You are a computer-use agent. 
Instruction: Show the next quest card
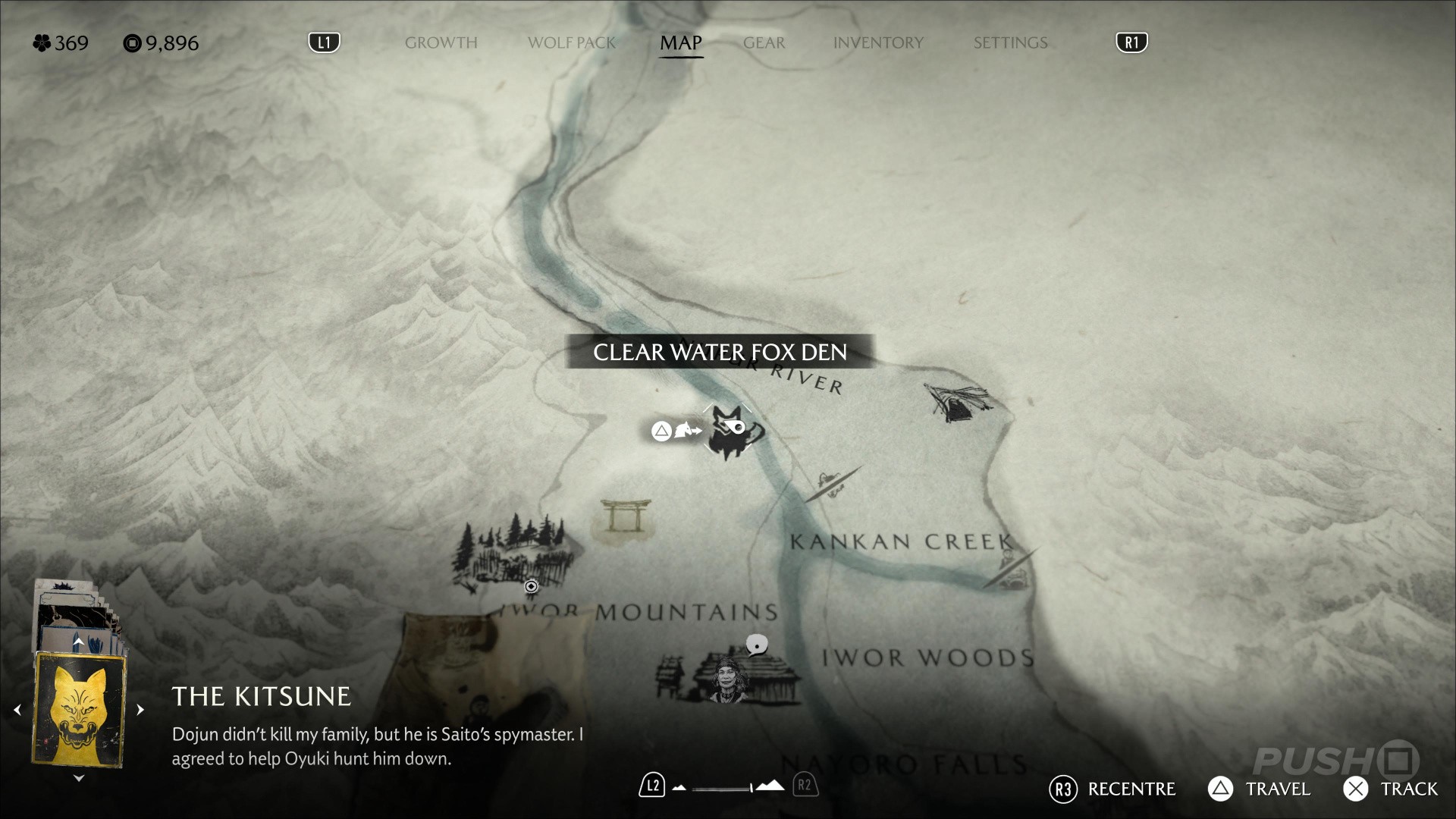(x=140, y=710)
